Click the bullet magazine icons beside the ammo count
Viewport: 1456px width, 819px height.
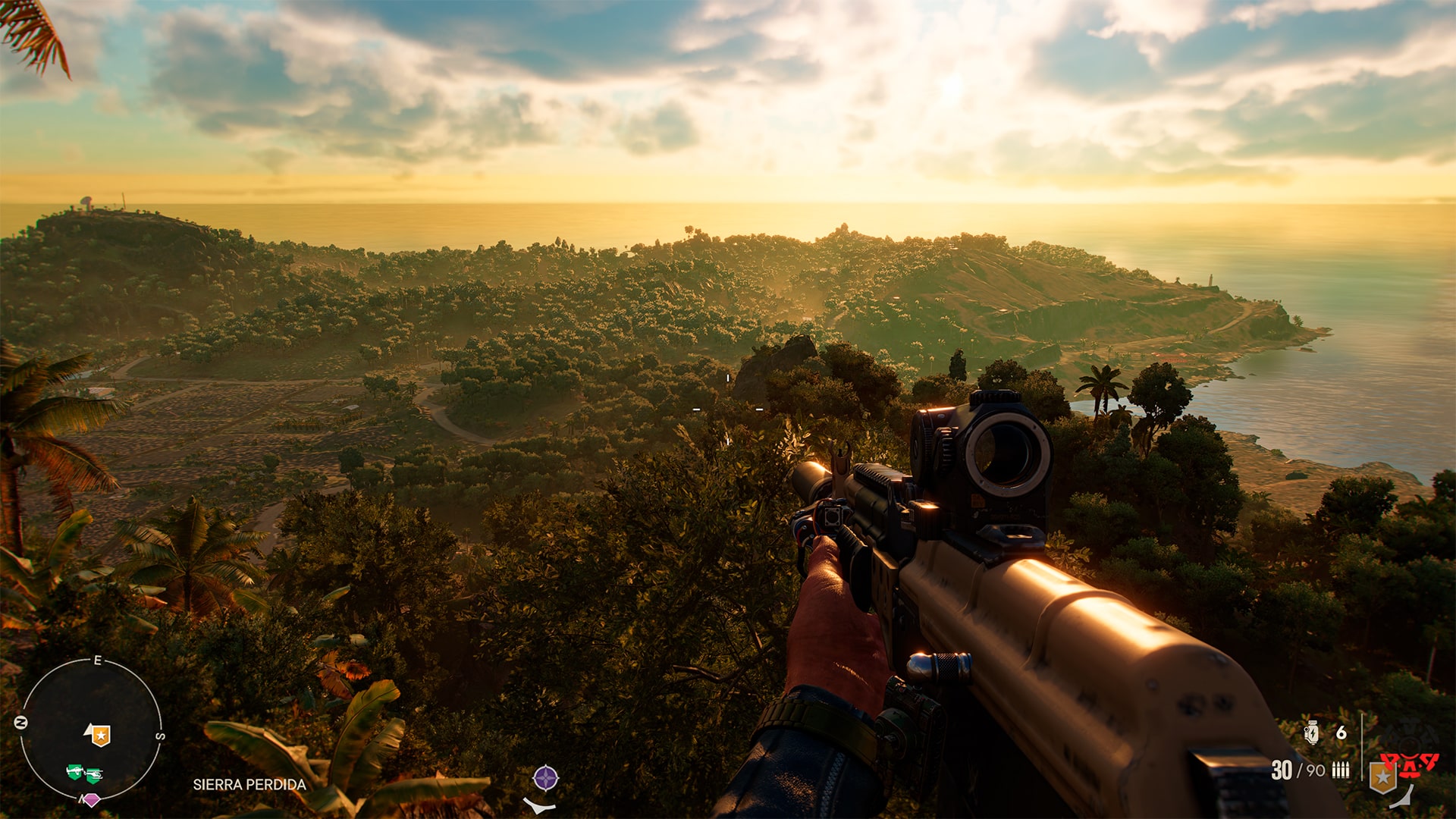[x=1341, y=770]
